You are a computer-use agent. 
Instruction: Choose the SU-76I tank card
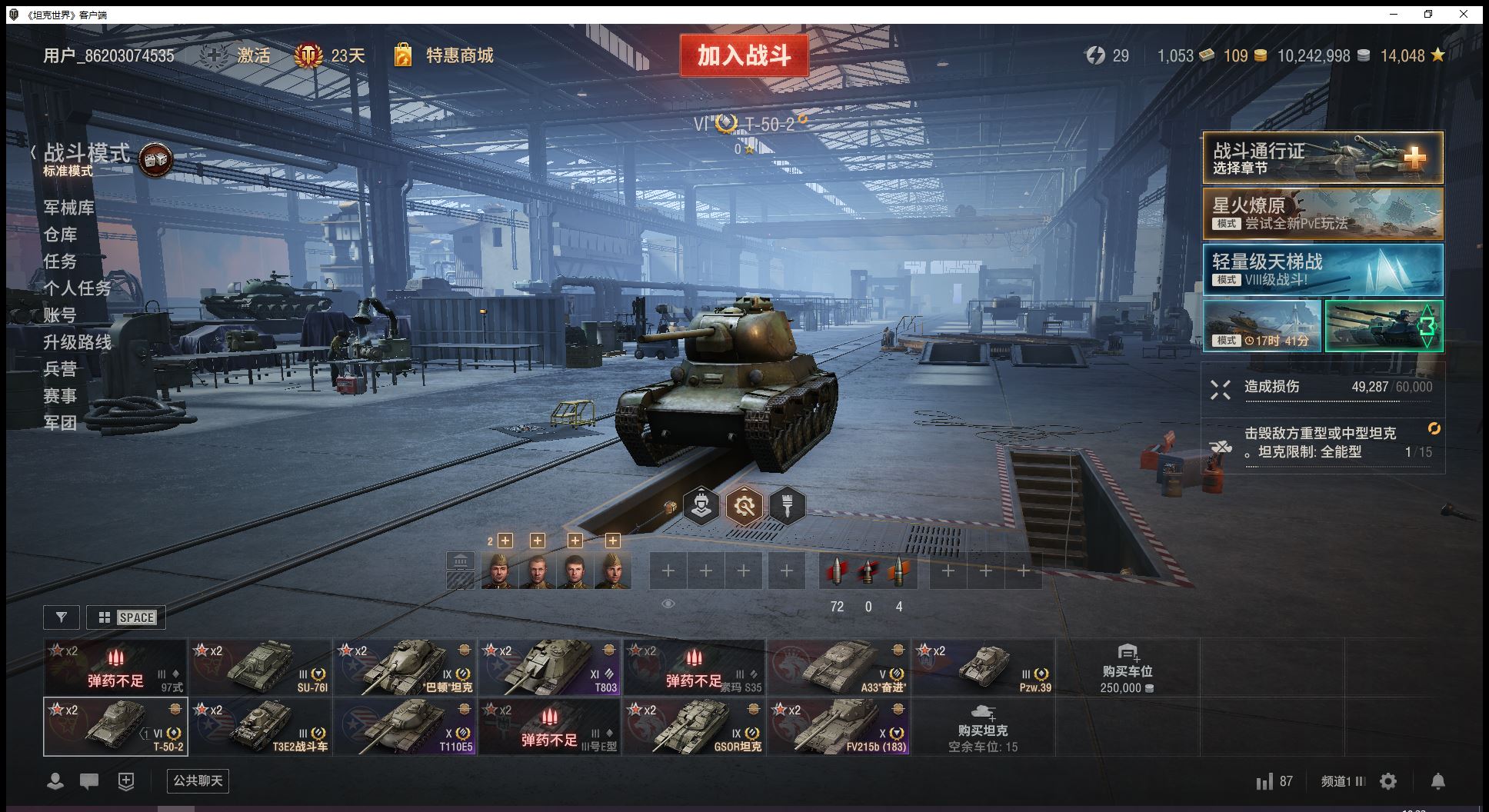[261, 667]
